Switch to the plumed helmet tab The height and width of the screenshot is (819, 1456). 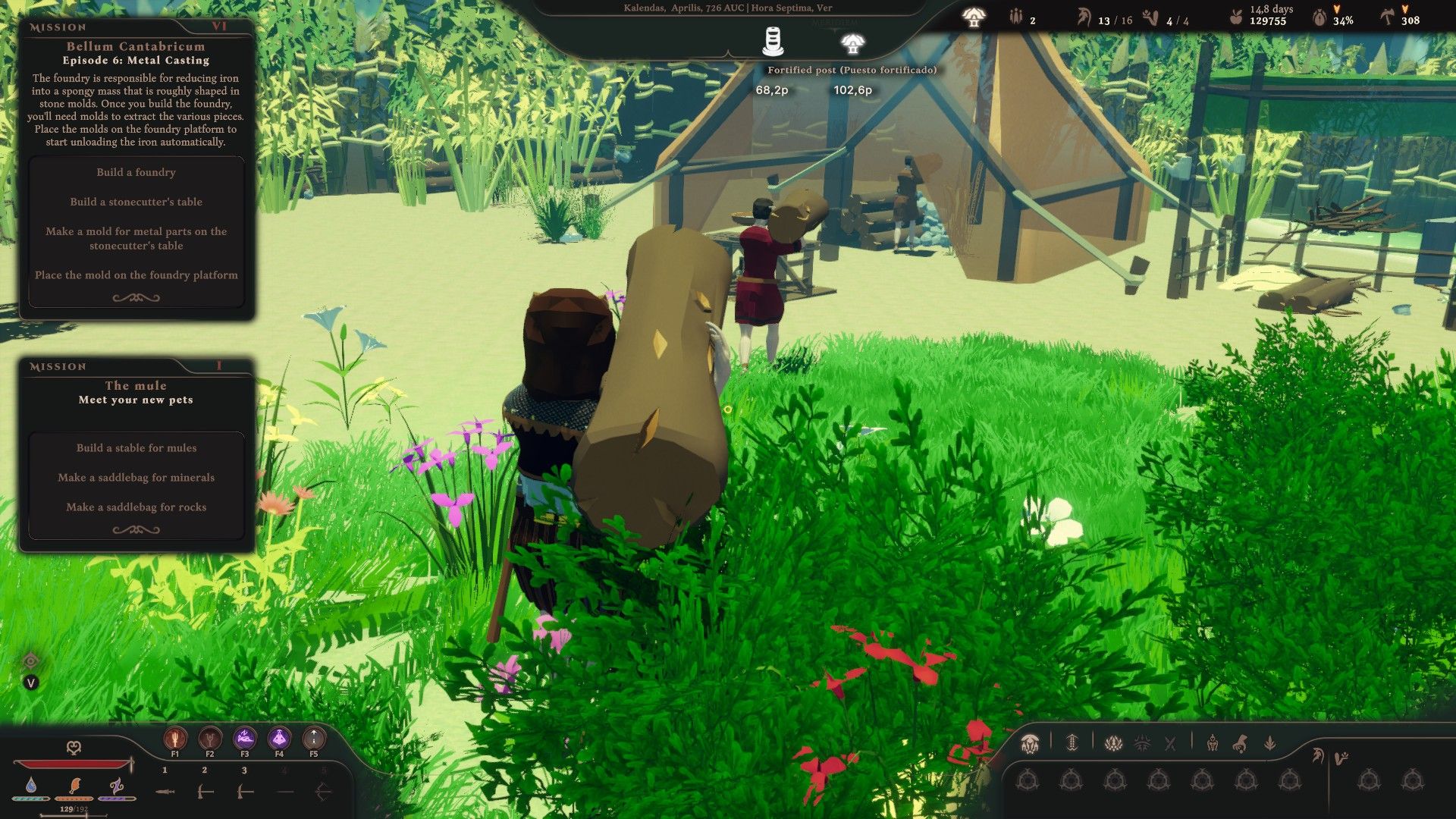point(1318,756)
